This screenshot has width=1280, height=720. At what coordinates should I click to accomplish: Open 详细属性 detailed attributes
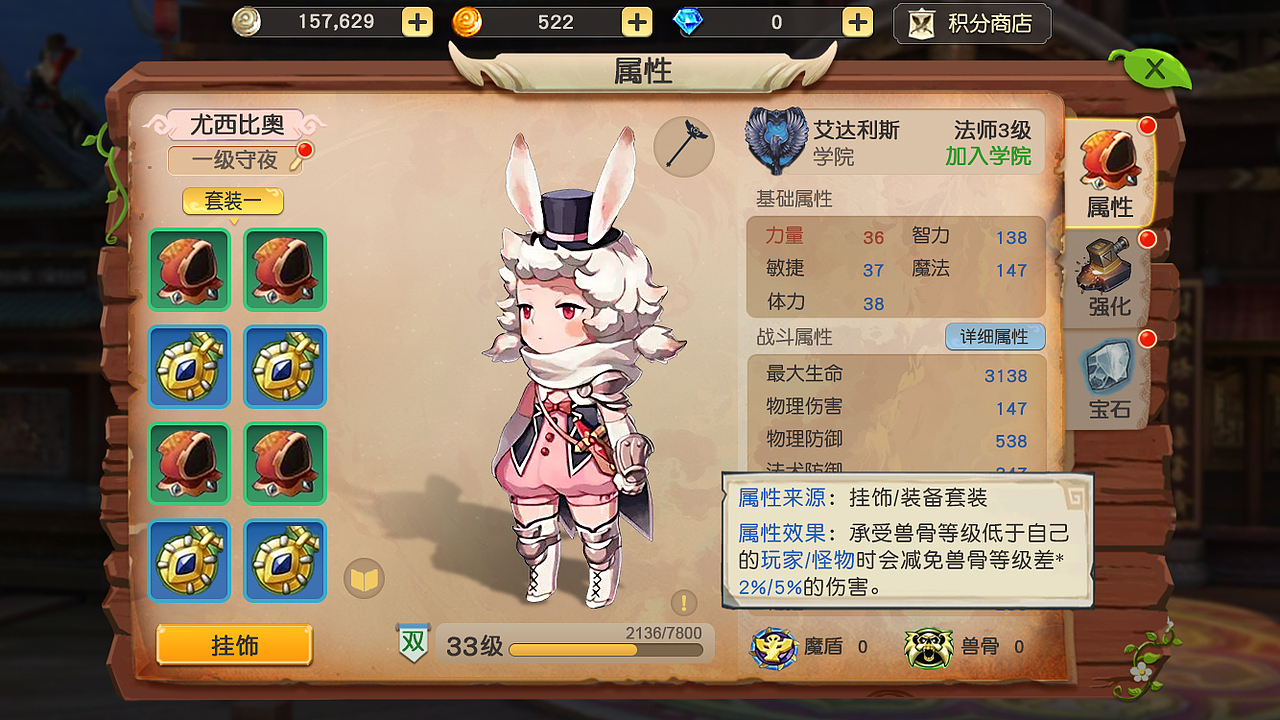(x=994, y=337)
